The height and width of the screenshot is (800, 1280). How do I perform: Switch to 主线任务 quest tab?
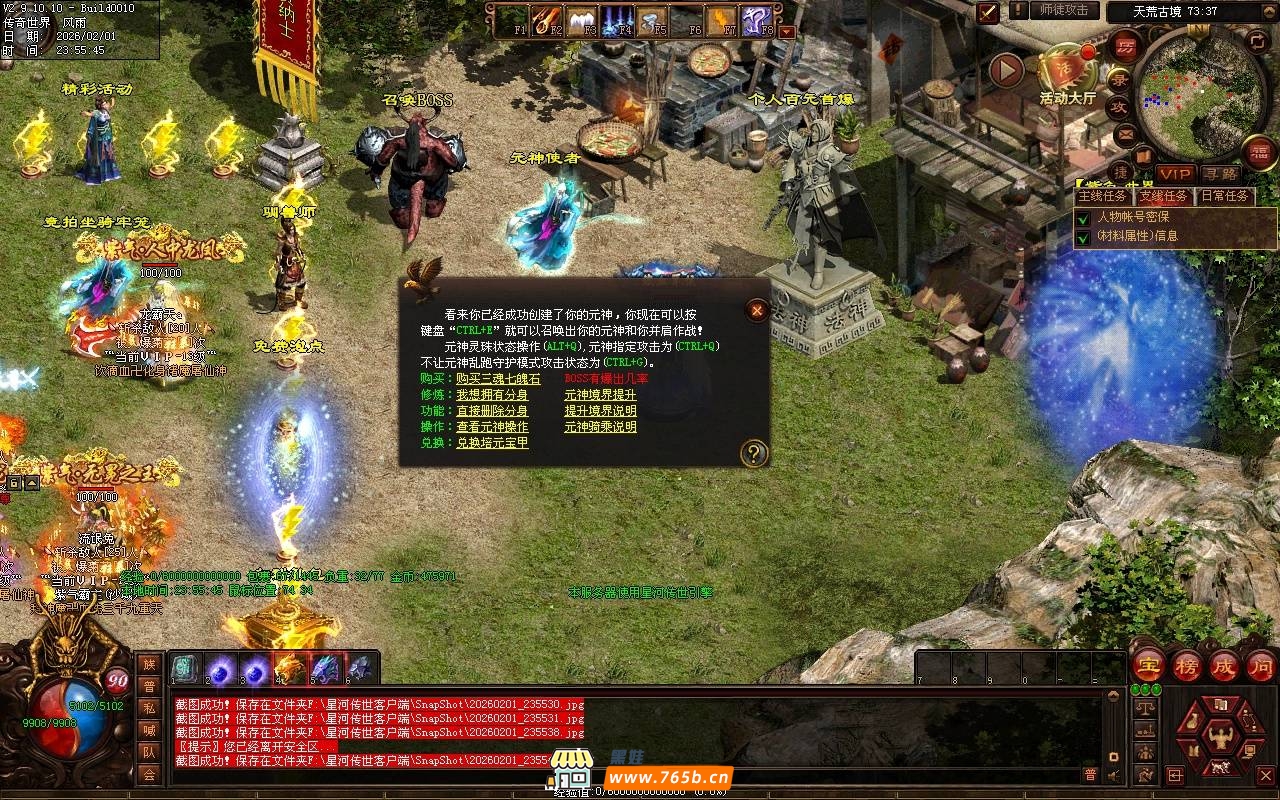[1102, 196]
